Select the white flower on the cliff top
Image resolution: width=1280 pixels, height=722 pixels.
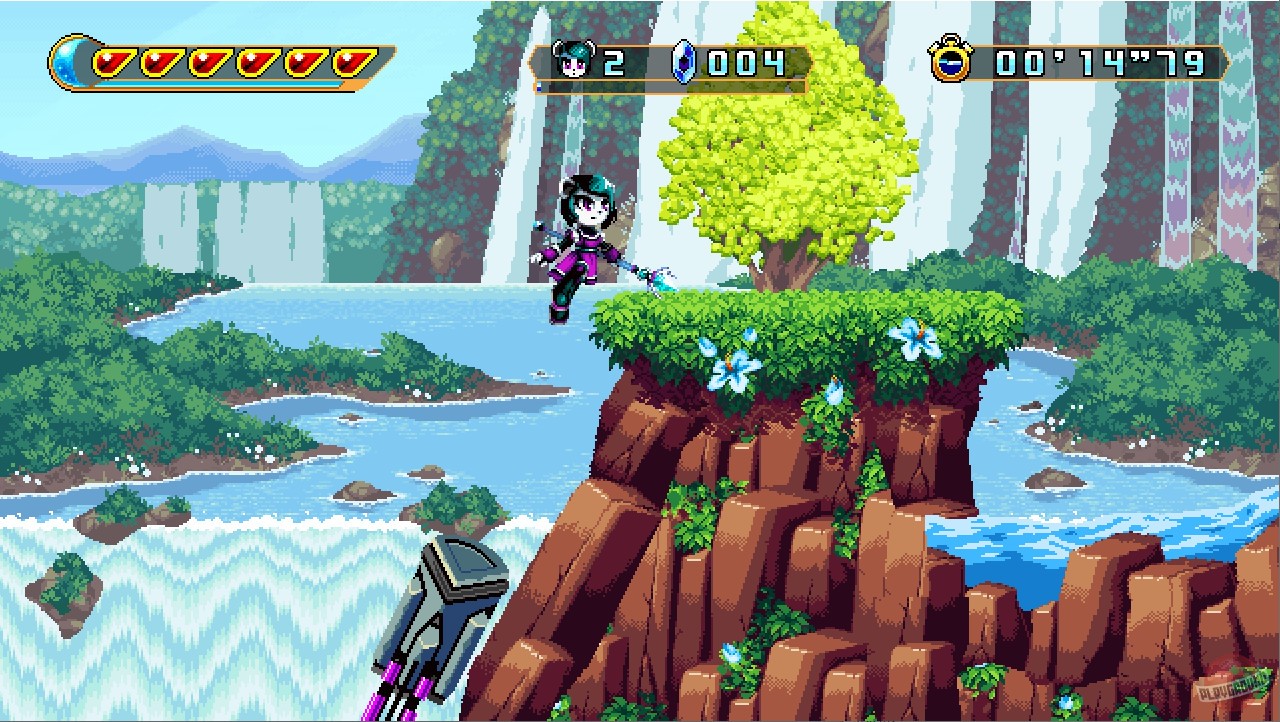coord(916,340)
